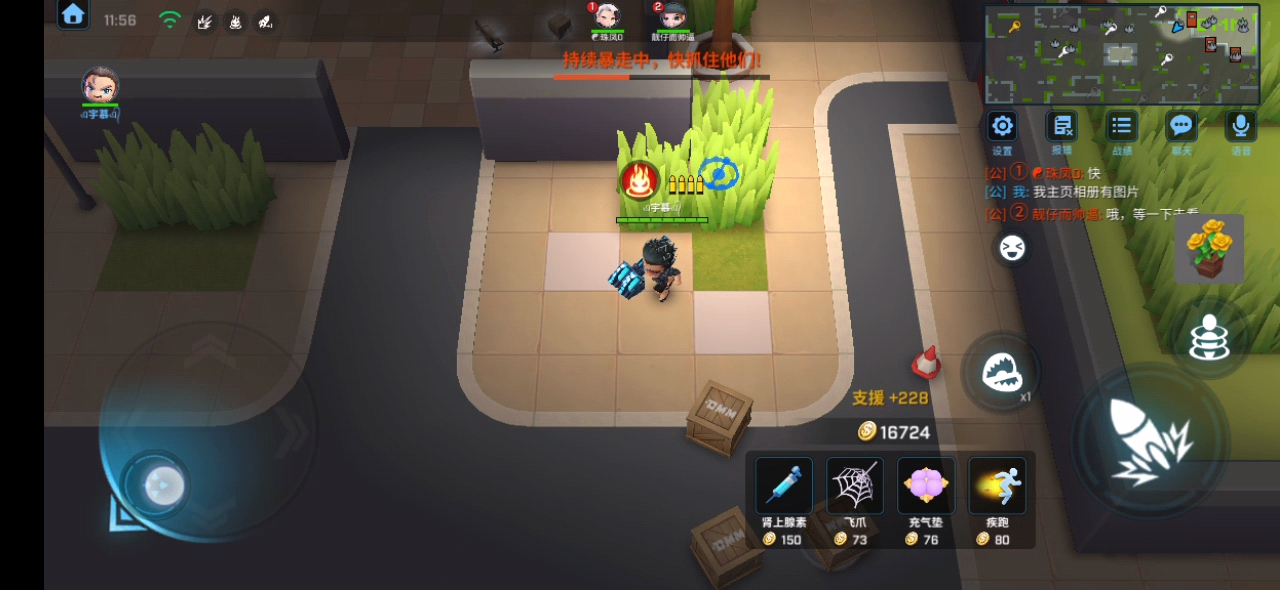The width and height of the screenshot is (1280, 590).
Task: Use the bear trap item
Action: click(x=1001, y=373)
